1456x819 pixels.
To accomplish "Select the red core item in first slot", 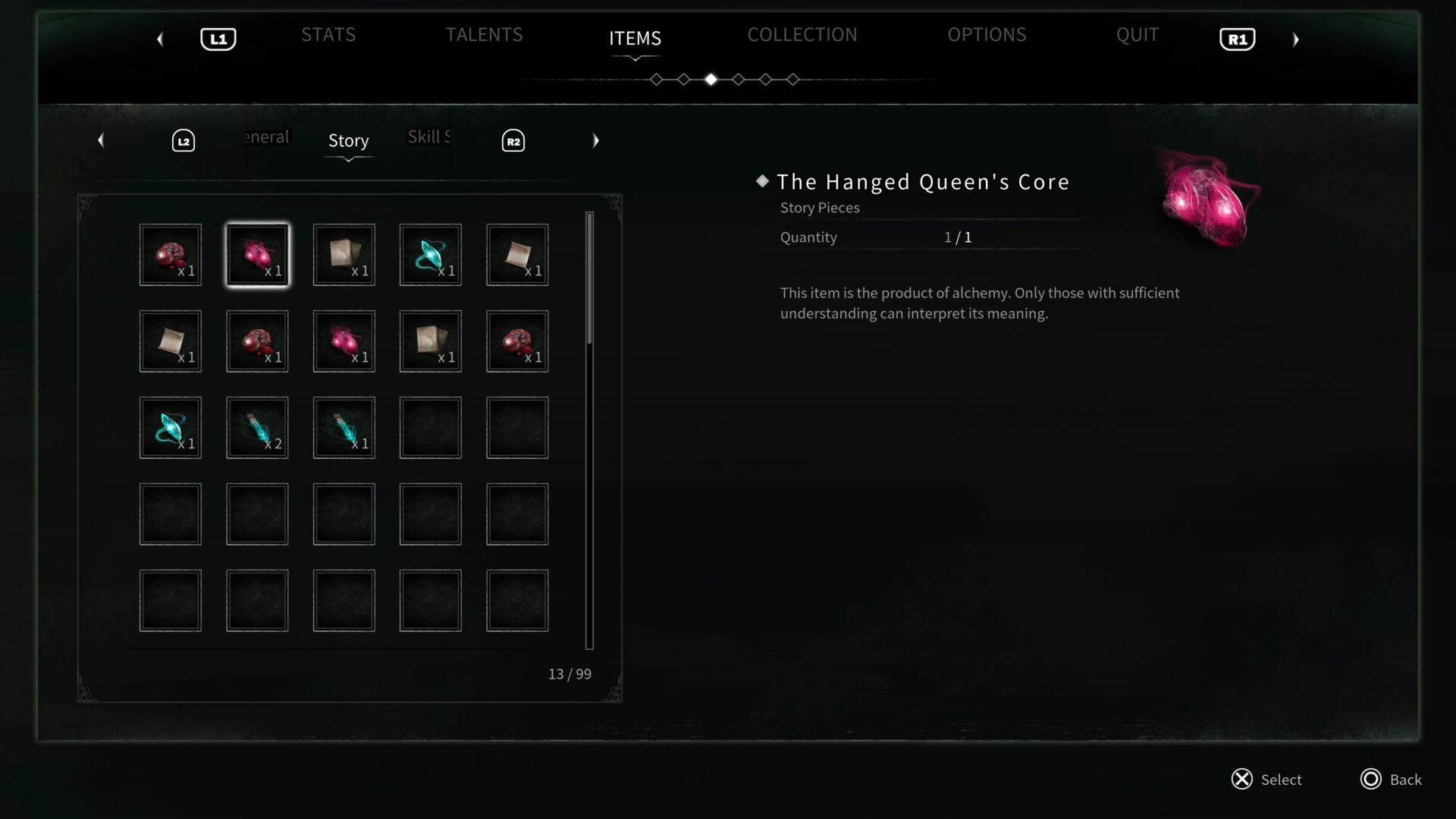I will (171, 255).
